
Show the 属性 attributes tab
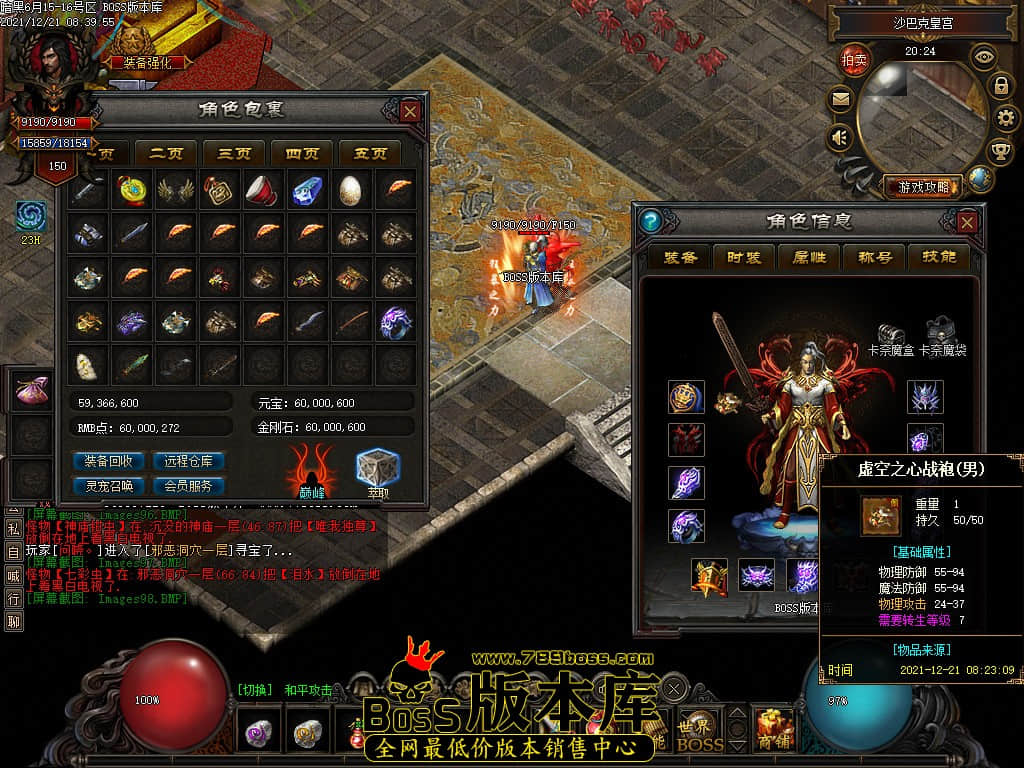809,257
